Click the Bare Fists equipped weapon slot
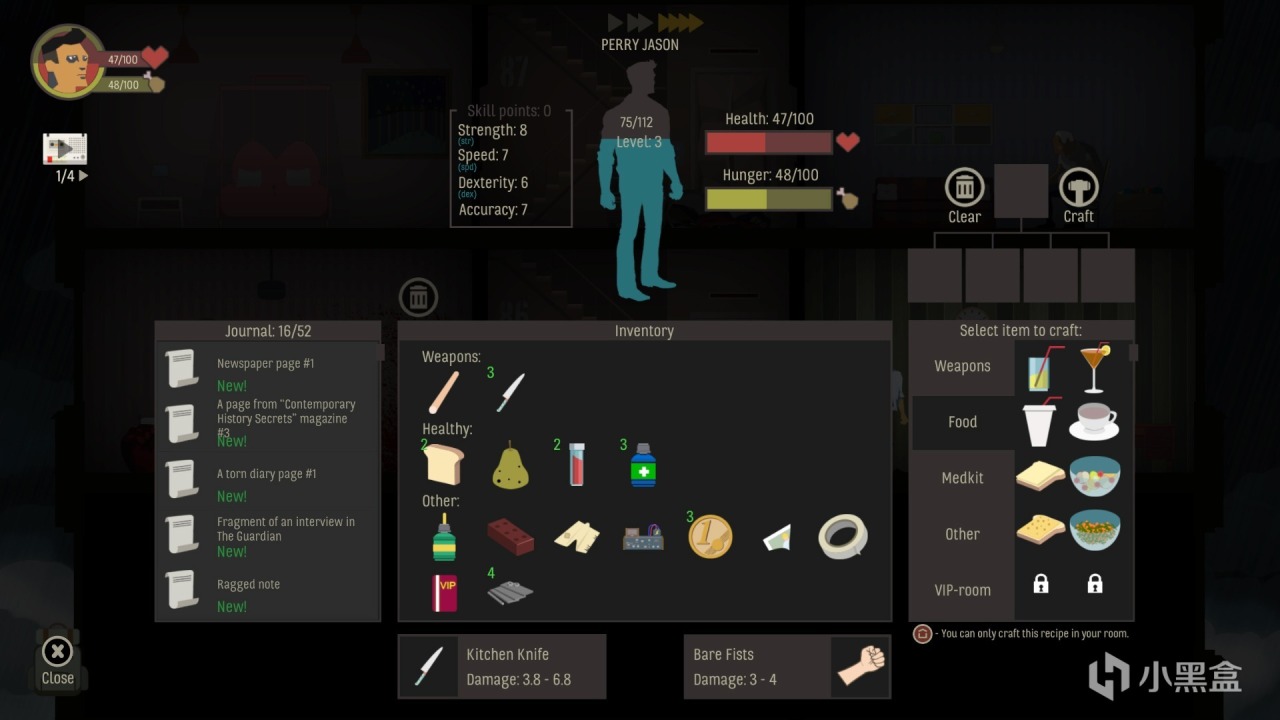This screenshot has height=720, width=1280. tap(786, 666)
